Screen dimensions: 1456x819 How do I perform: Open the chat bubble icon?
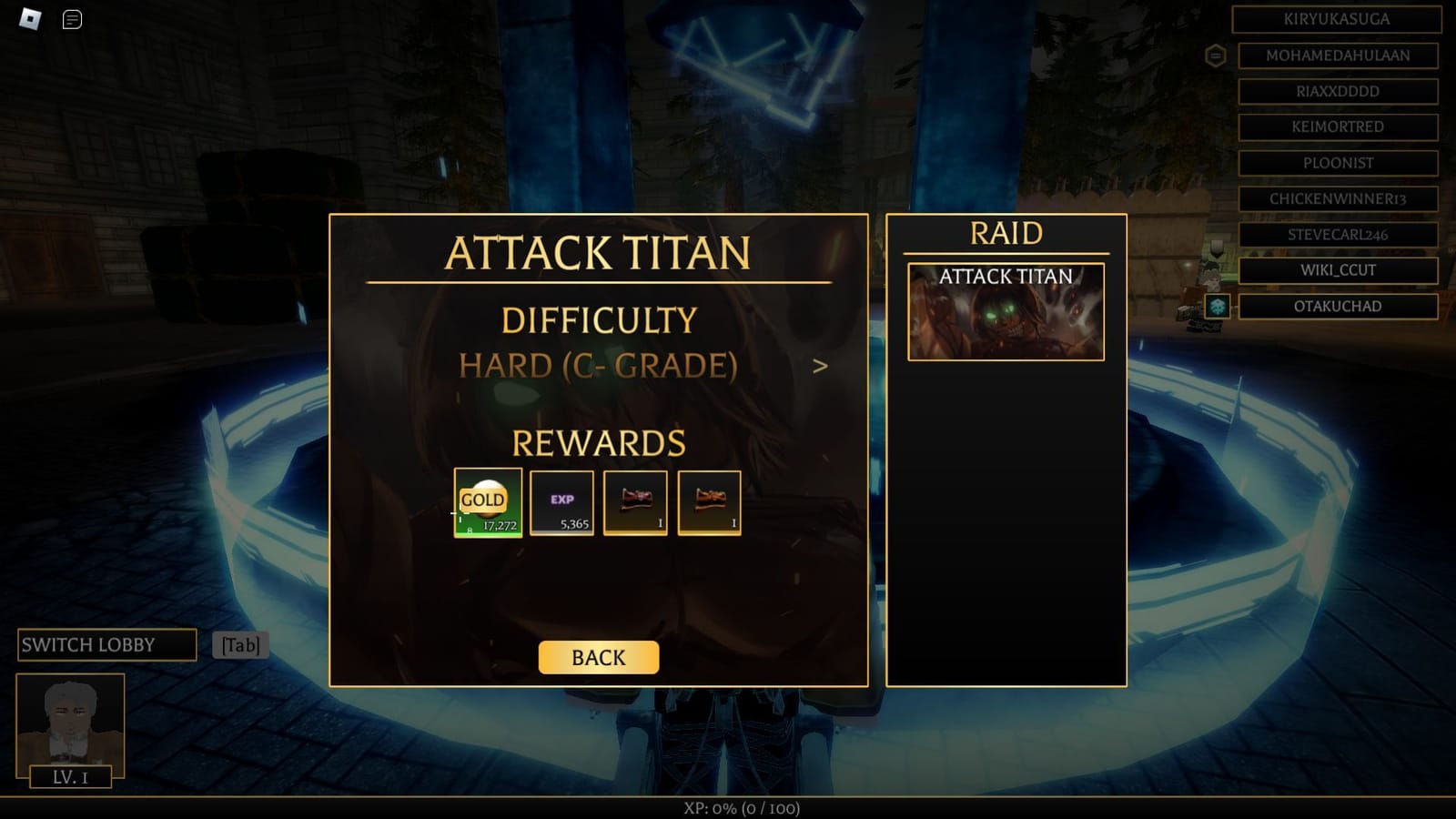(x=70, y=19)
